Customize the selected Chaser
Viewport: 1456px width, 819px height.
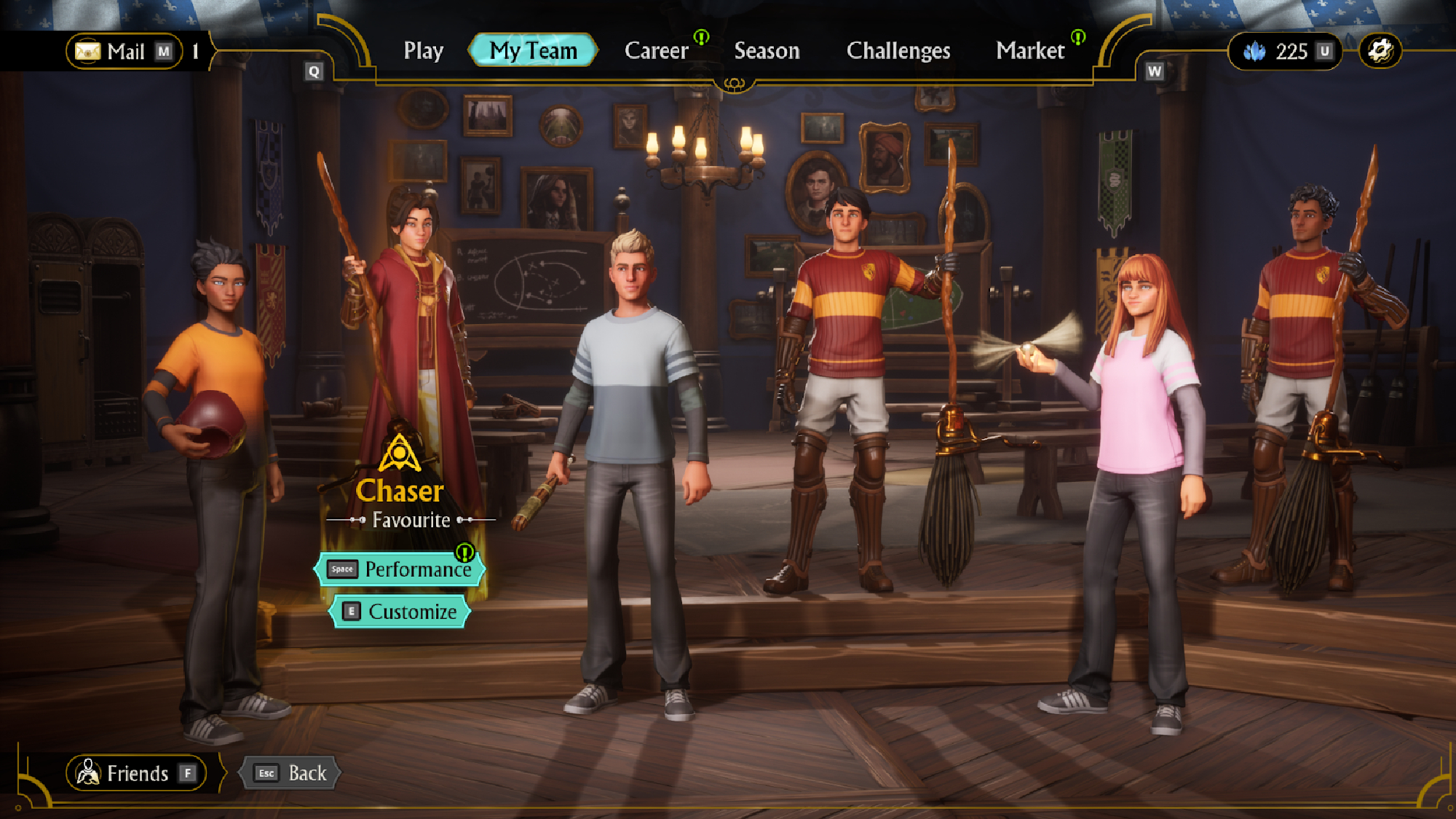pyautogui.click(x=400, y=612)
